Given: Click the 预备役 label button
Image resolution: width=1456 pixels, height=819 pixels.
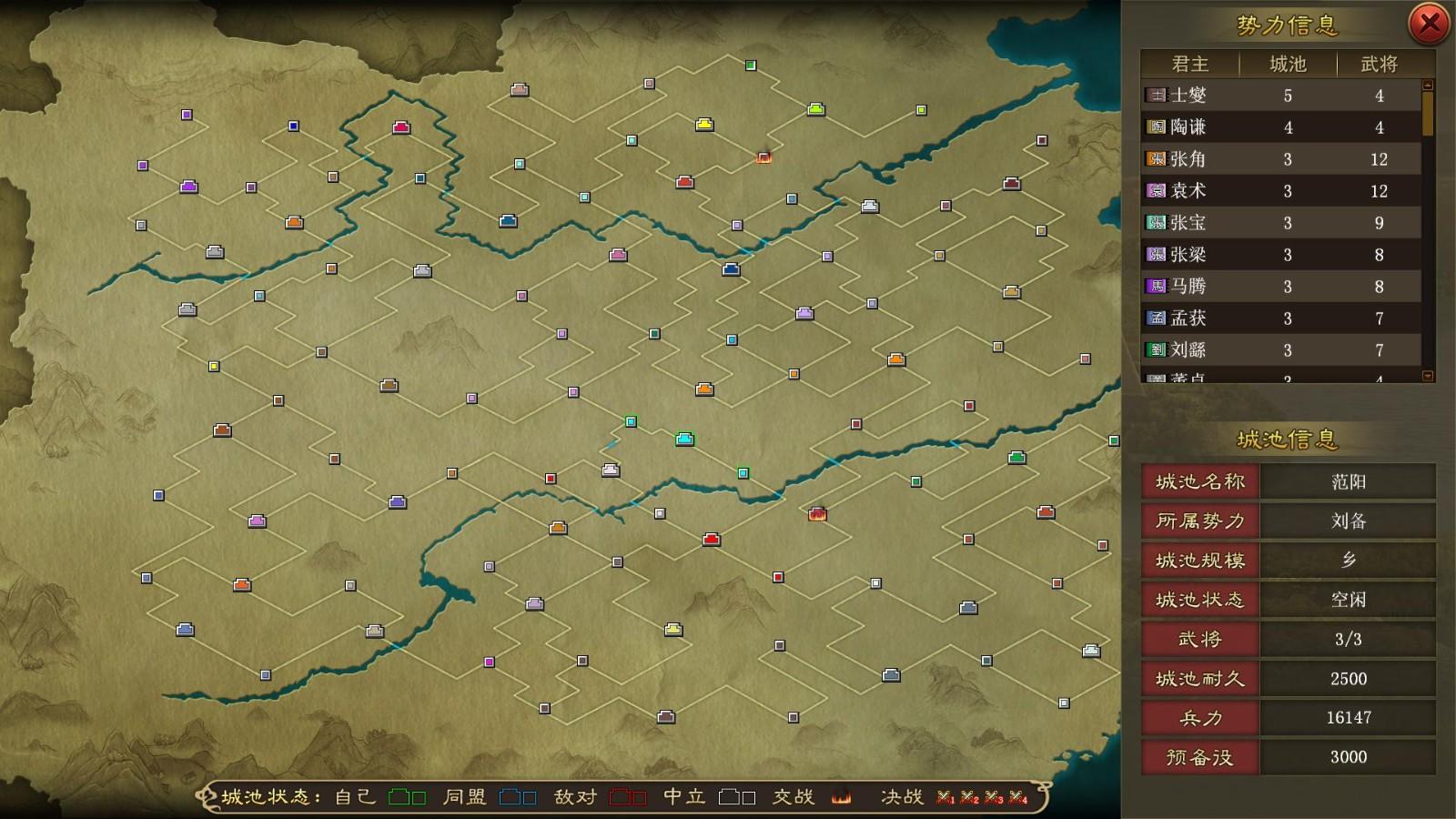Looking at the screenshot, I should [1199, 756].
